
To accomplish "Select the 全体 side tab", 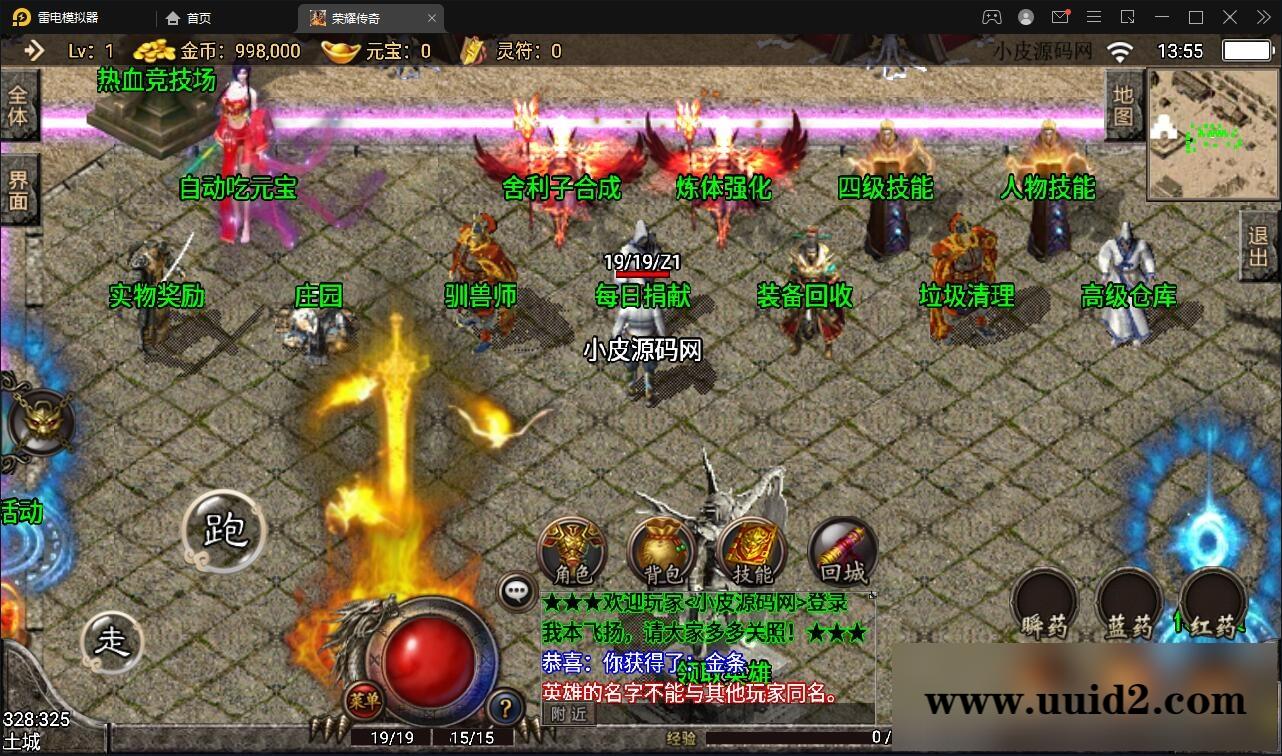I will pos(18,106).
